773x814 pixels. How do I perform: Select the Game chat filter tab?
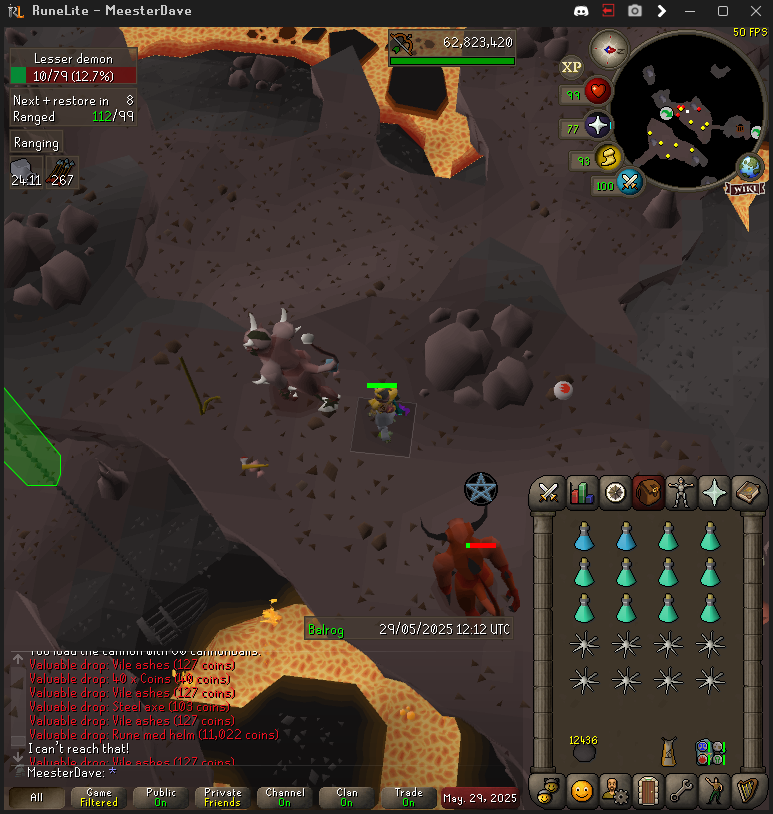(x=99, y=798)
